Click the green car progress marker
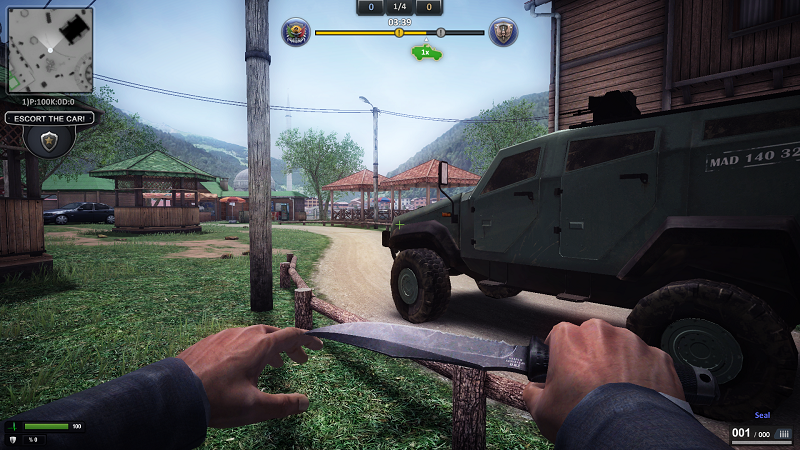800x450 pixels. click(x=427, y=53)
